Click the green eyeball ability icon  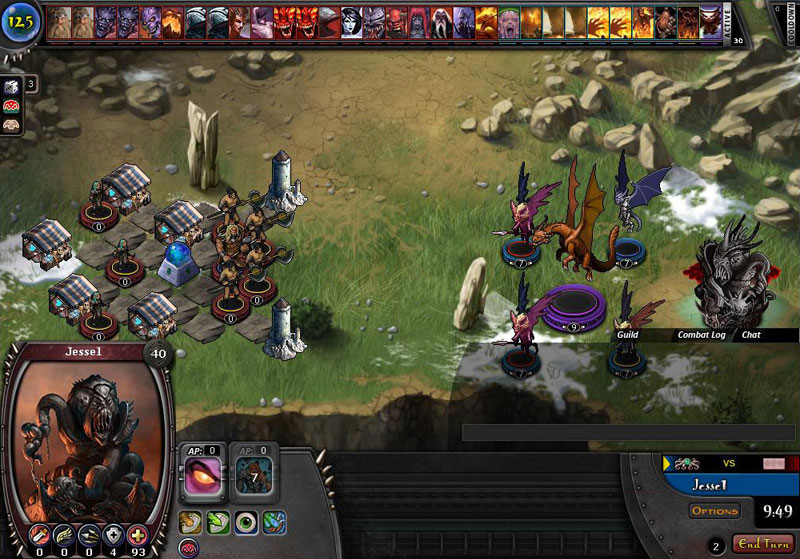pos(246,521)
